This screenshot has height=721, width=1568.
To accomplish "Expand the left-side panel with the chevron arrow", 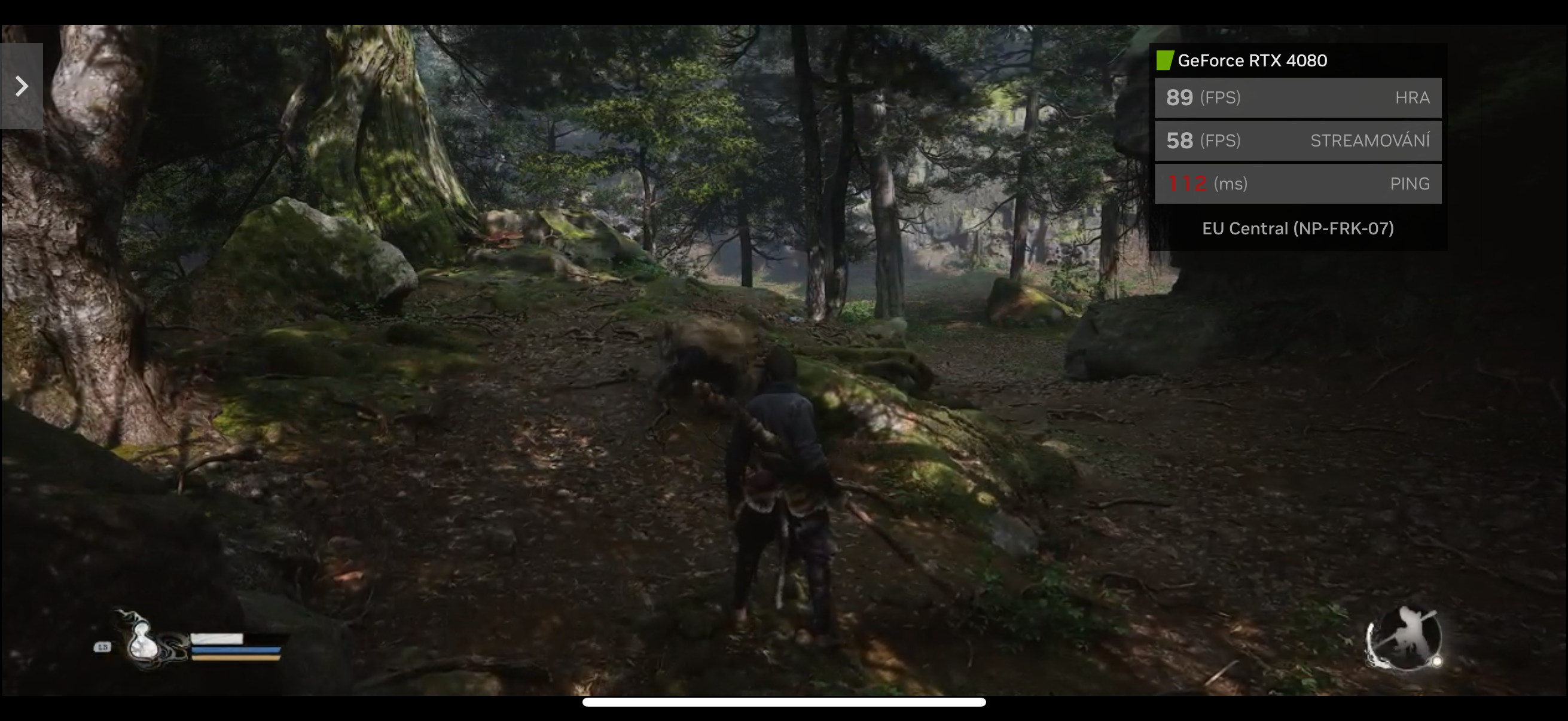I will click(22, 85).
